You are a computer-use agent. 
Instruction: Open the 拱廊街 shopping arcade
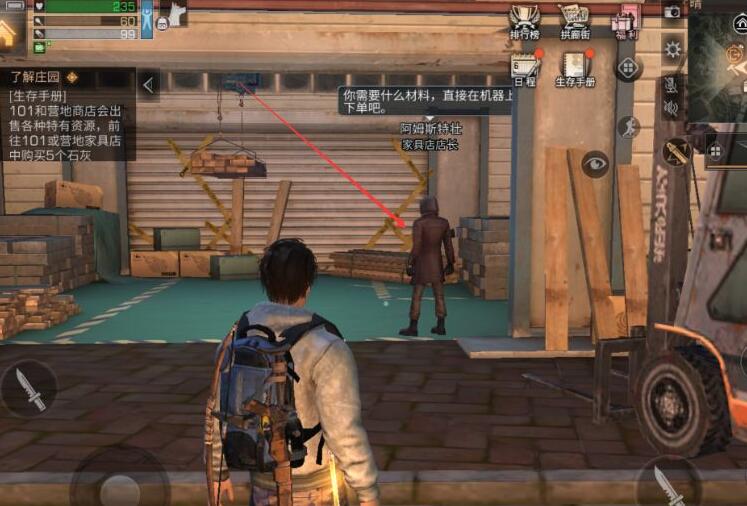574,21
